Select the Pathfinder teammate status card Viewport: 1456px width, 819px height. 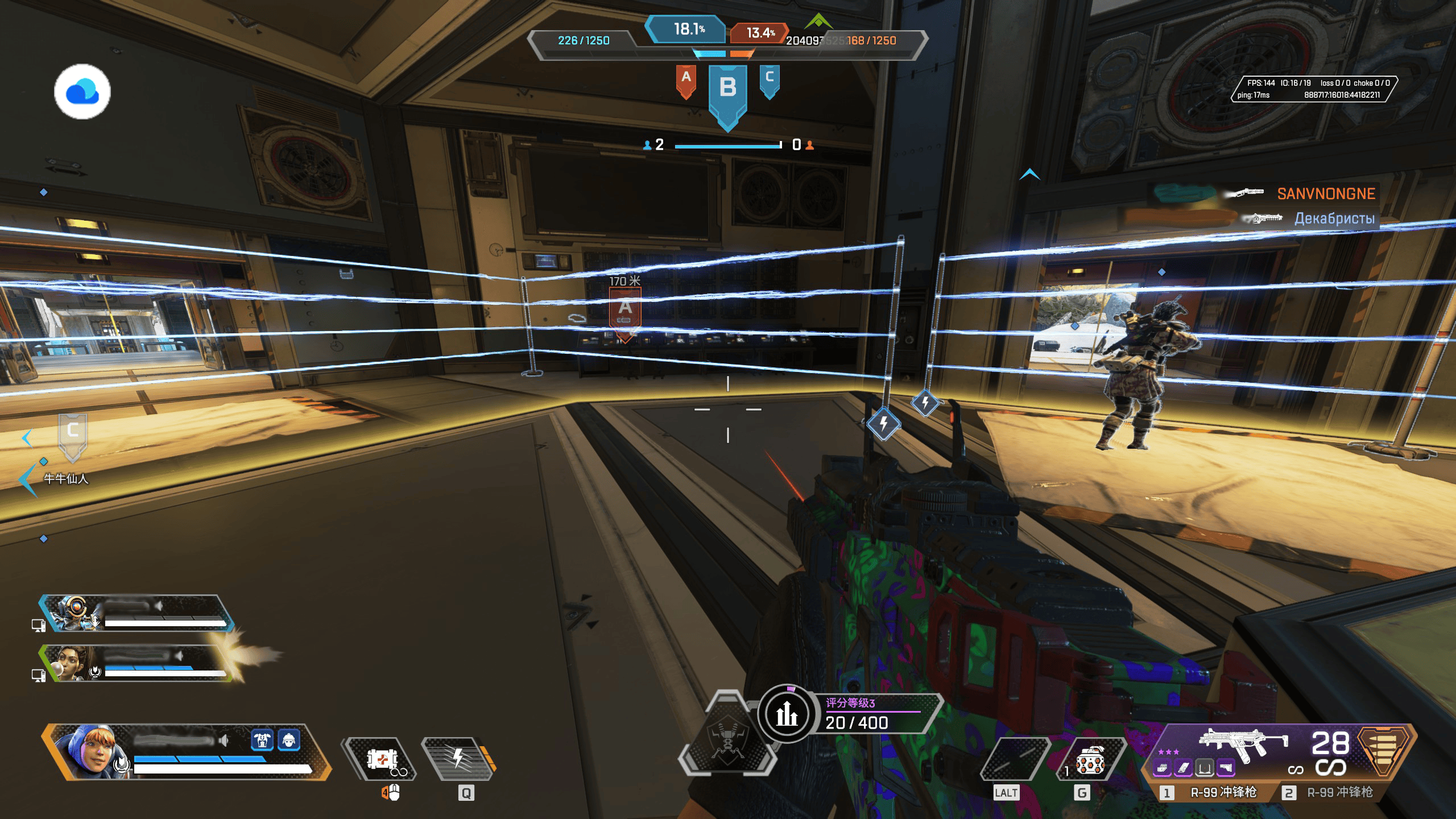(x=136, y=613)
